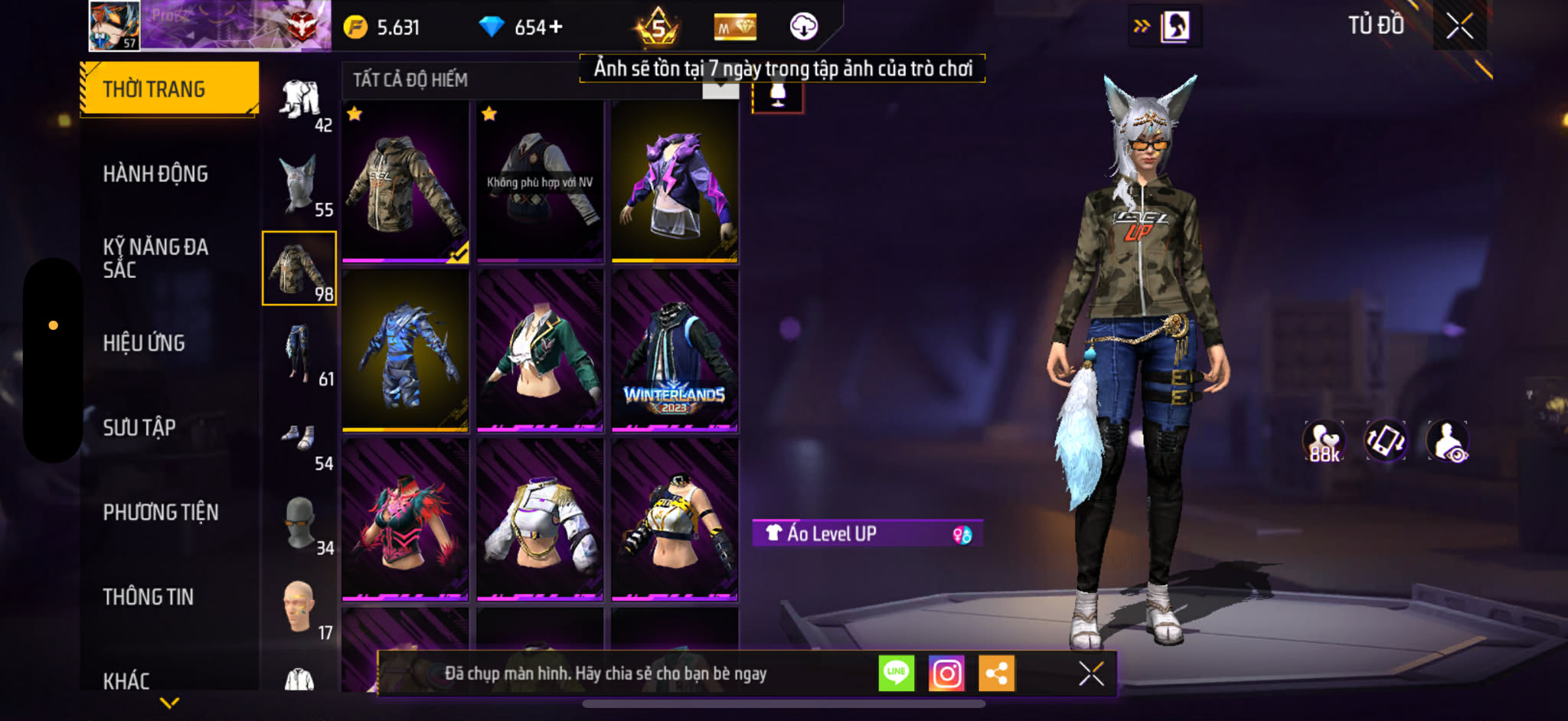Image resolution: width=1568 pixels, height=721 pixels.
Task: Dismiss the screenshot share banner
Action: click(x=1091, y=674)
